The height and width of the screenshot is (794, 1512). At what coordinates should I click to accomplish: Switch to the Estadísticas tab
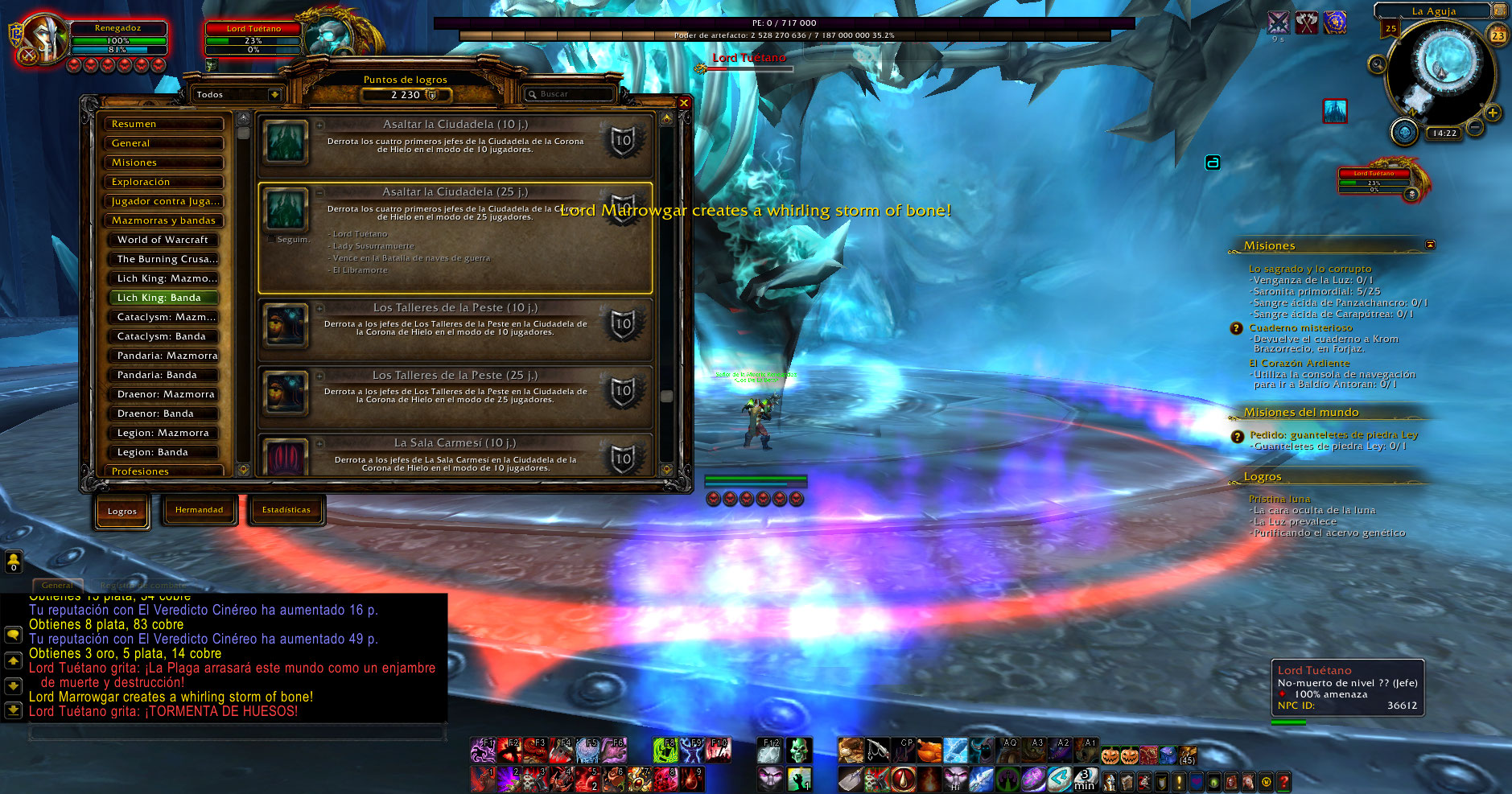click(286, 510)
